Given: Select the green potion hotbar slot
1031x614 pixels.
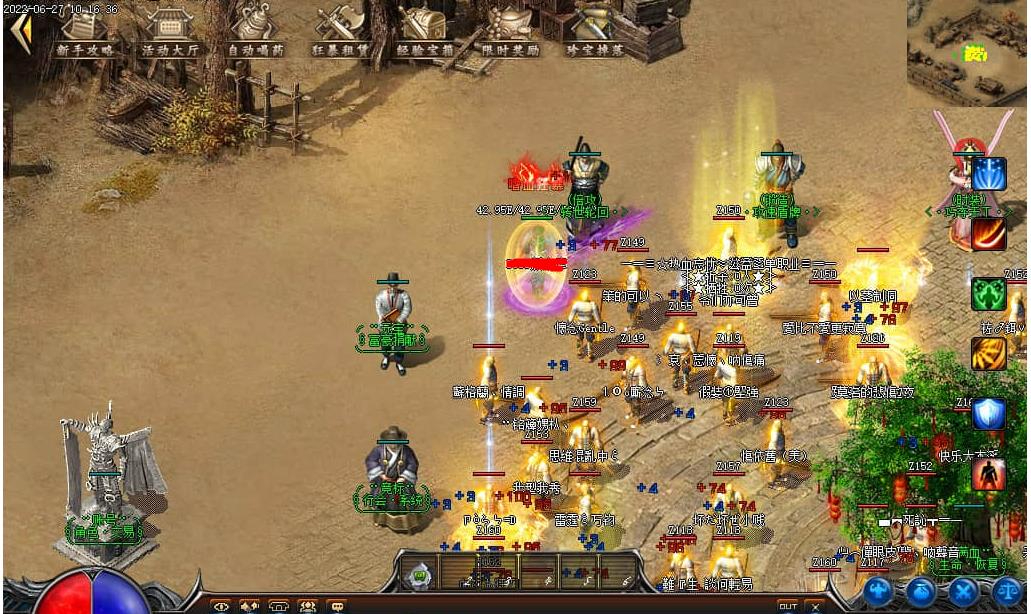Looking at the screenshot, I should [420, 574].
